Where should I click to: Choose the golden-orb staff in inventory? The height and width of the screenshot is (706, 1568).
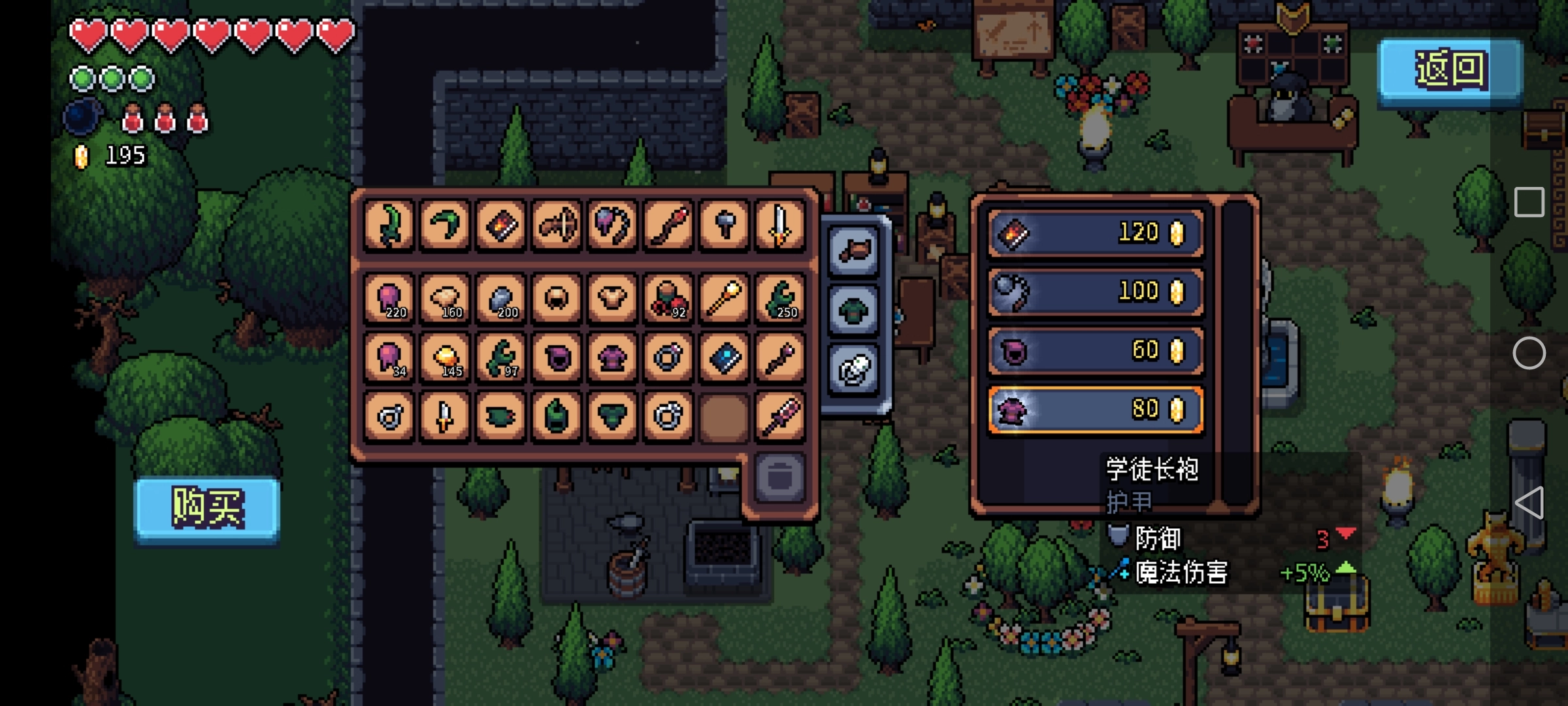click(724, 299)
